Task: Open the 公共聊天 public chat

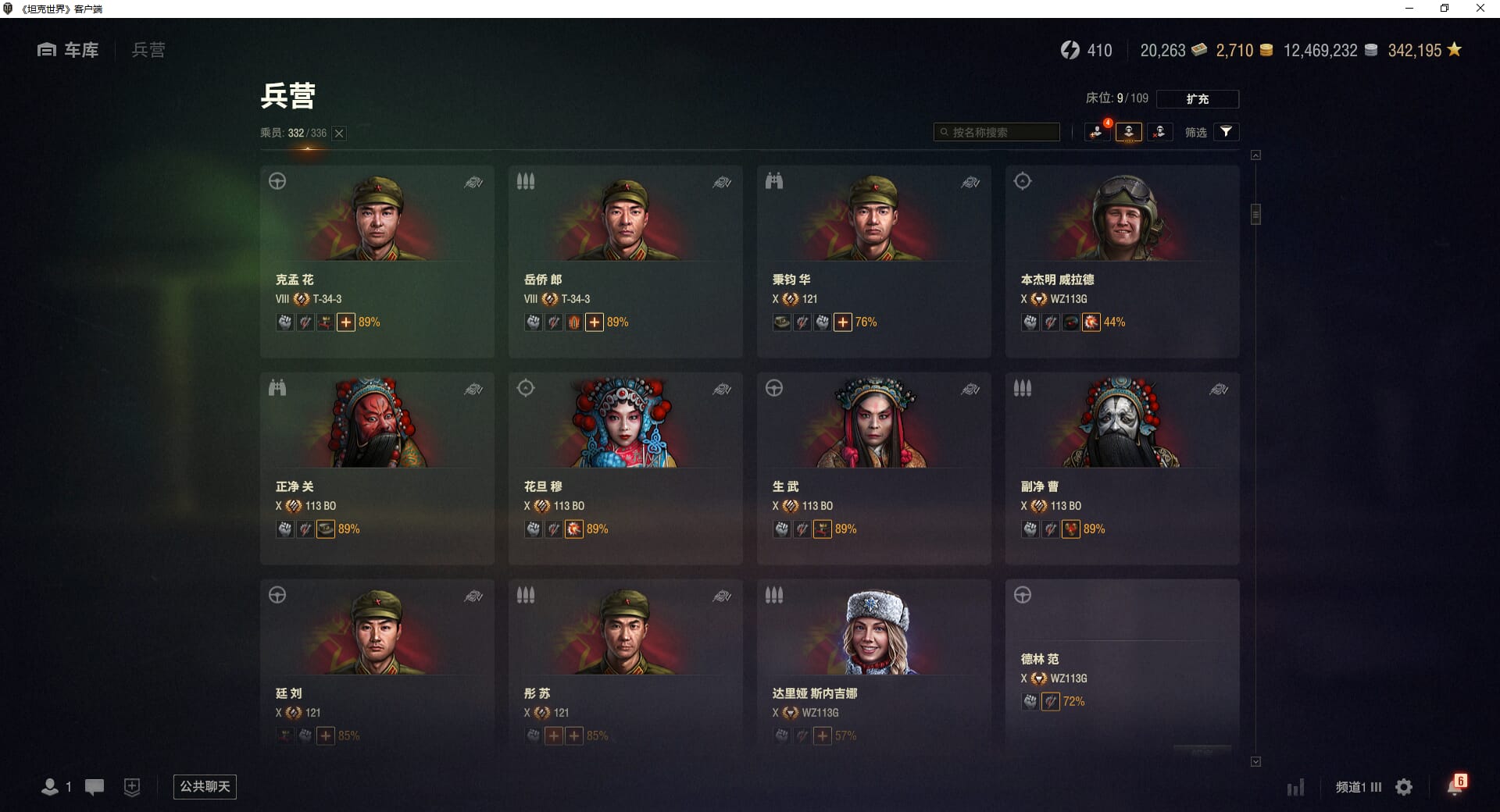Action: pyautogui.click(x=205, y=786)
